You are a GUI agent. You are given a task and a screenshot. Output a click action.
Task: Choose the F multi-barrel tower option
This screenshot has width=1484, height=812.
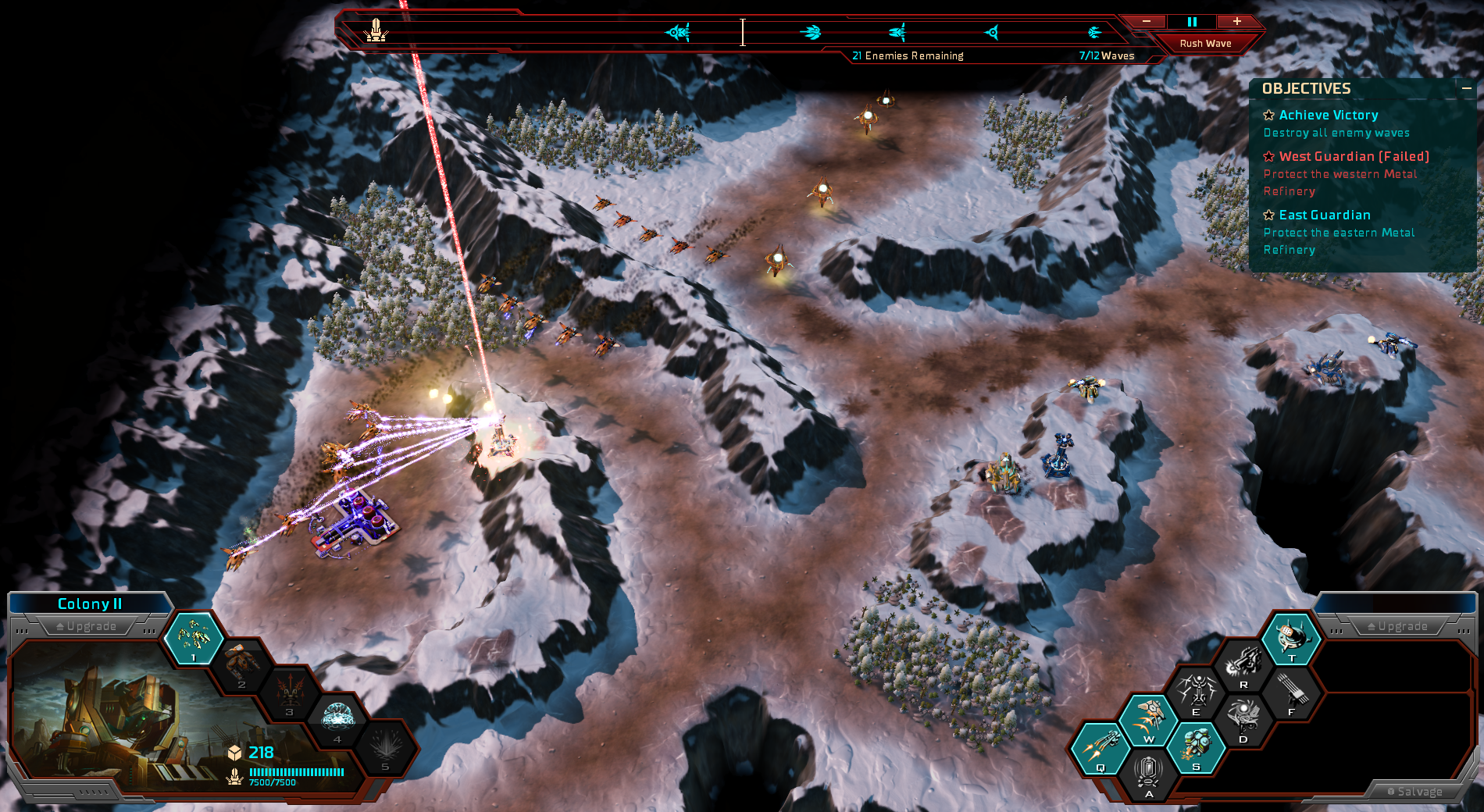(1292, 692)
